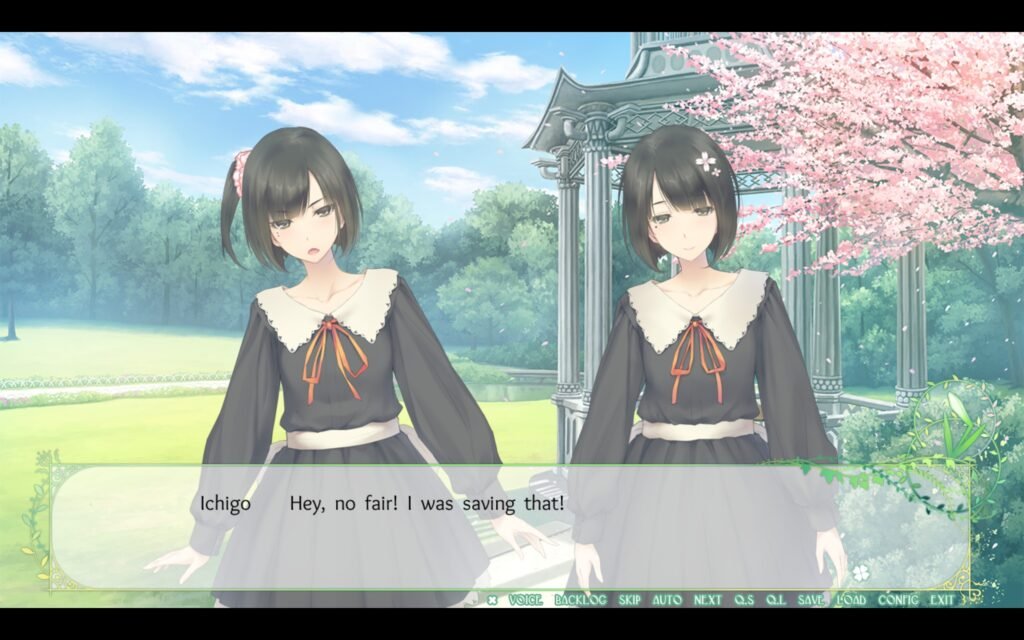
Task: Open the SAVE menu
Action: click(x=811, y=600)
